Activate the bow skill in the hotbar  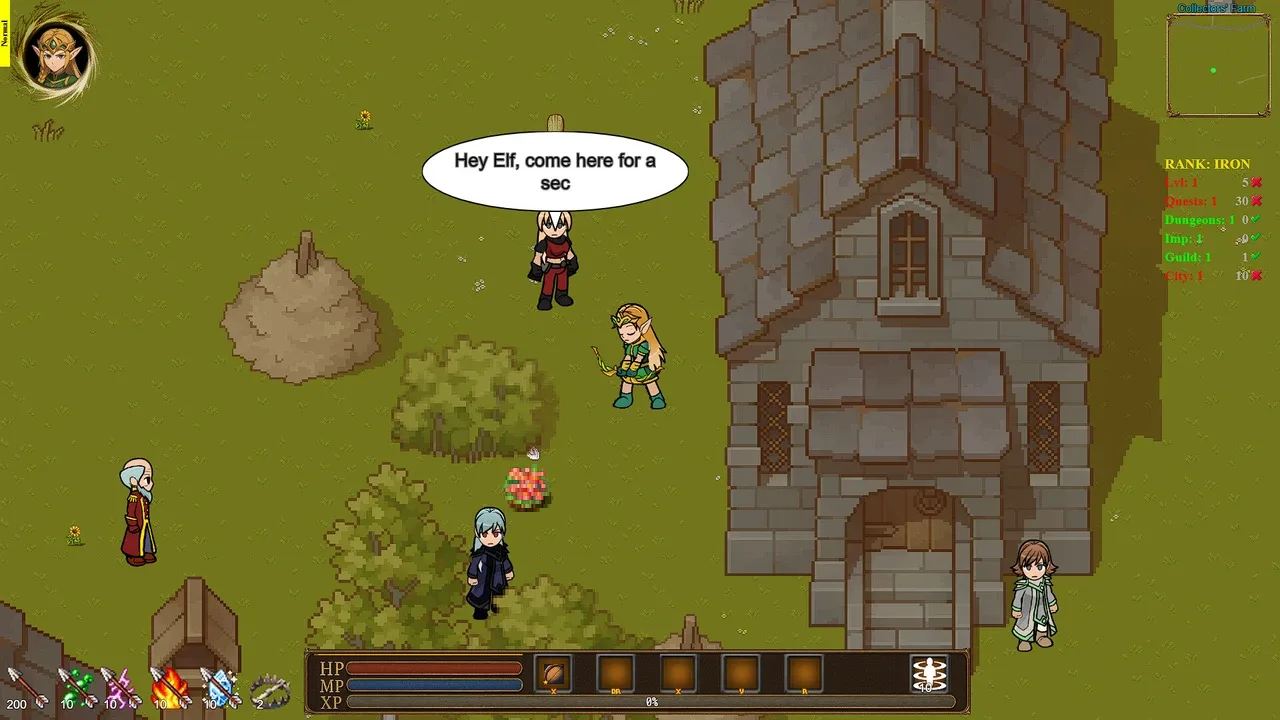553,673
